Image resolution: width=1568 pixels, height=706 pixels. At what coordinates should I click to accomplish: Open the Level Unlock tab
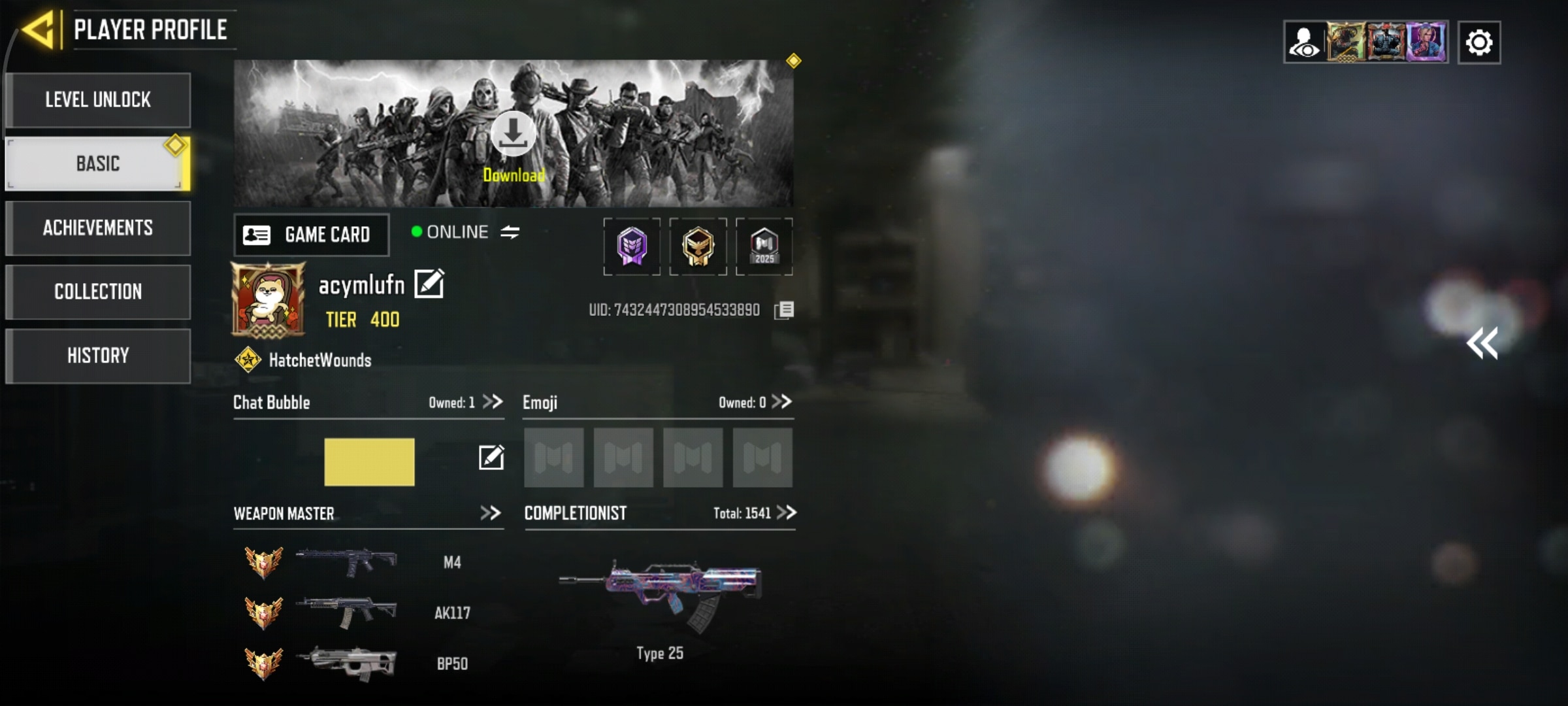tap(98, 100)
